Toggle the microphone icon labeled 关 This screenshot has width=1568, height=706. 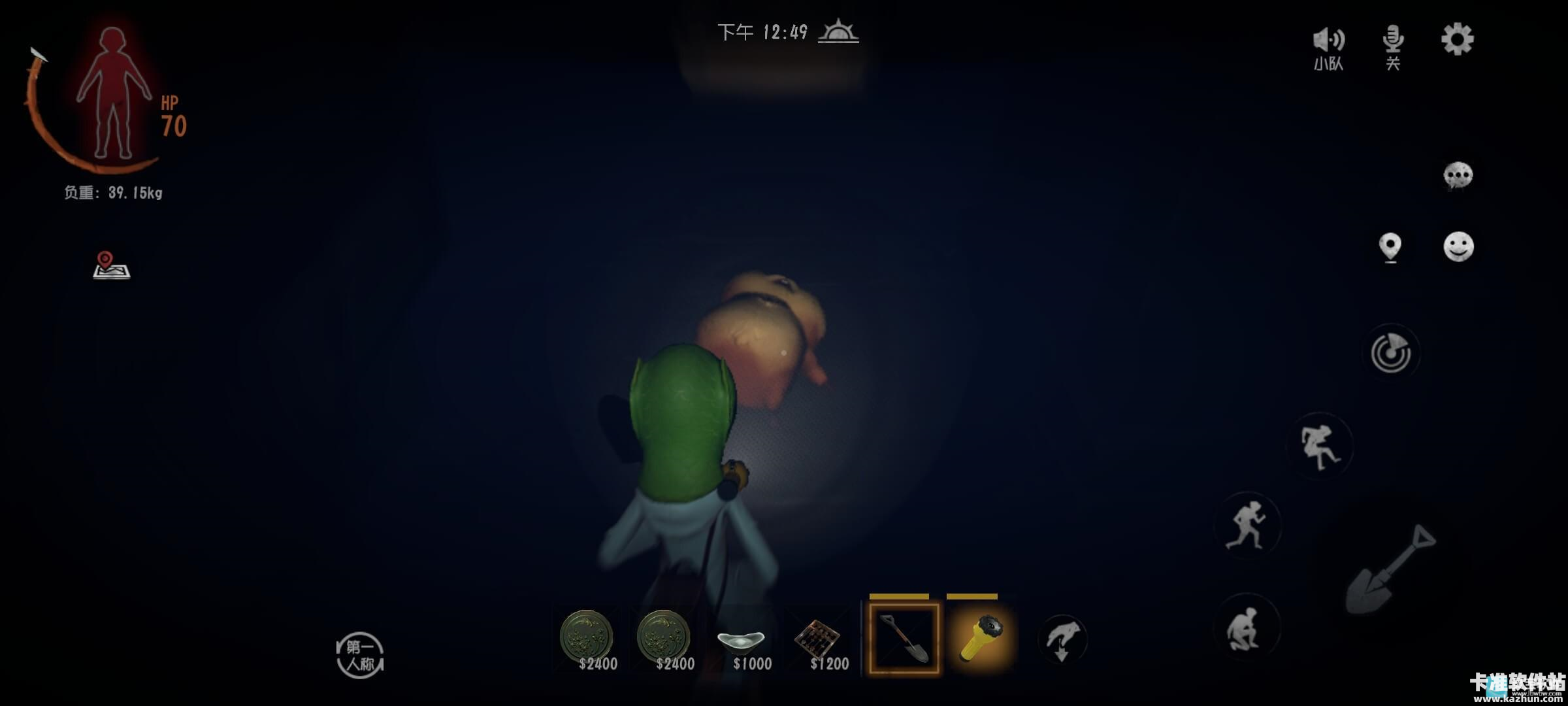point(1392,46)
